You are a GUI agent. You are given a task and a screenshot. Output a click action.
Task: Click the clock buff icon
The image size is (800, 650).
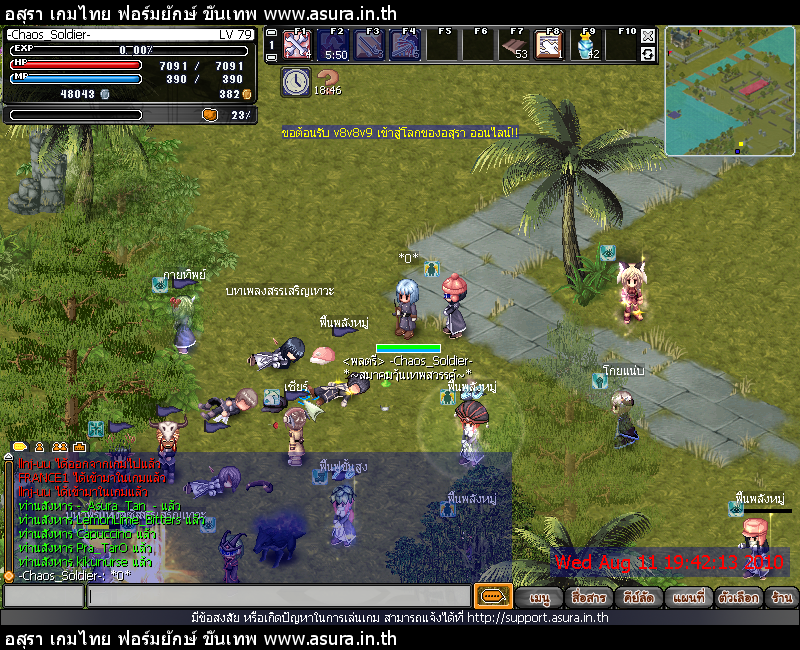coord(296,83)
